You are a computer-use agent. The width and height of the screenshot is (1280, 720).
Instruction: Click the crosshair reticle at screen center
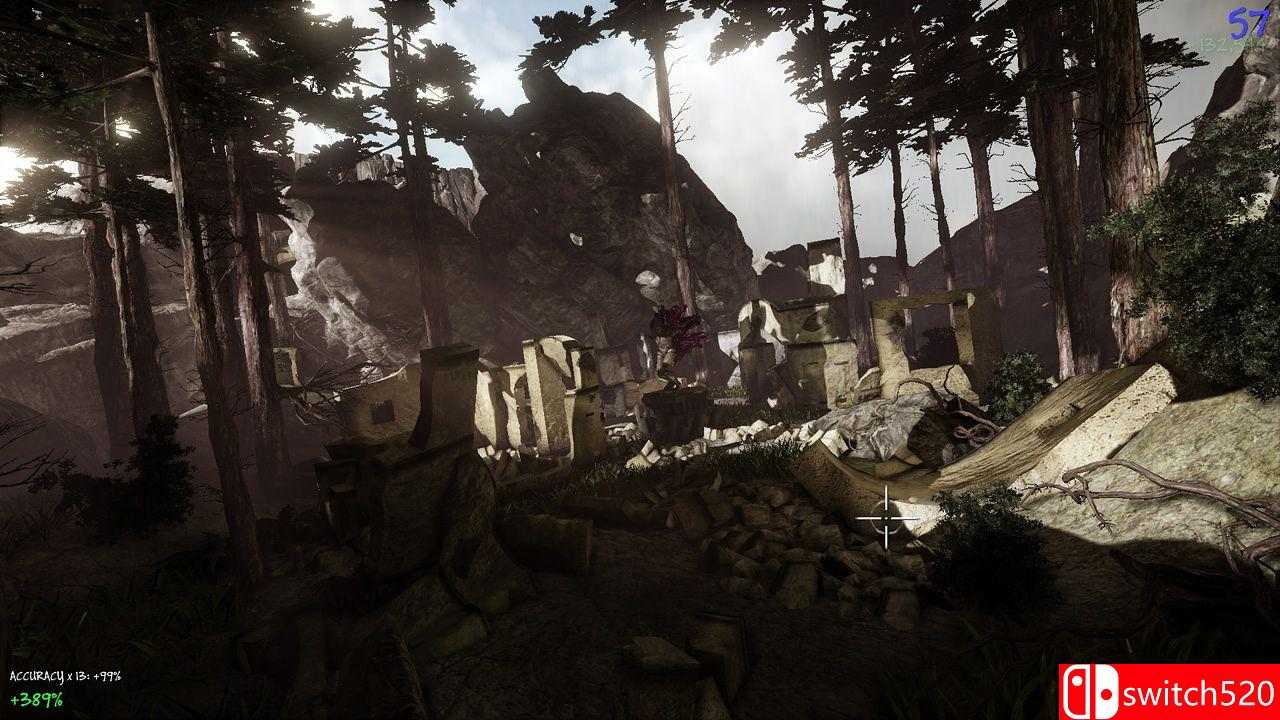point(884,518)
